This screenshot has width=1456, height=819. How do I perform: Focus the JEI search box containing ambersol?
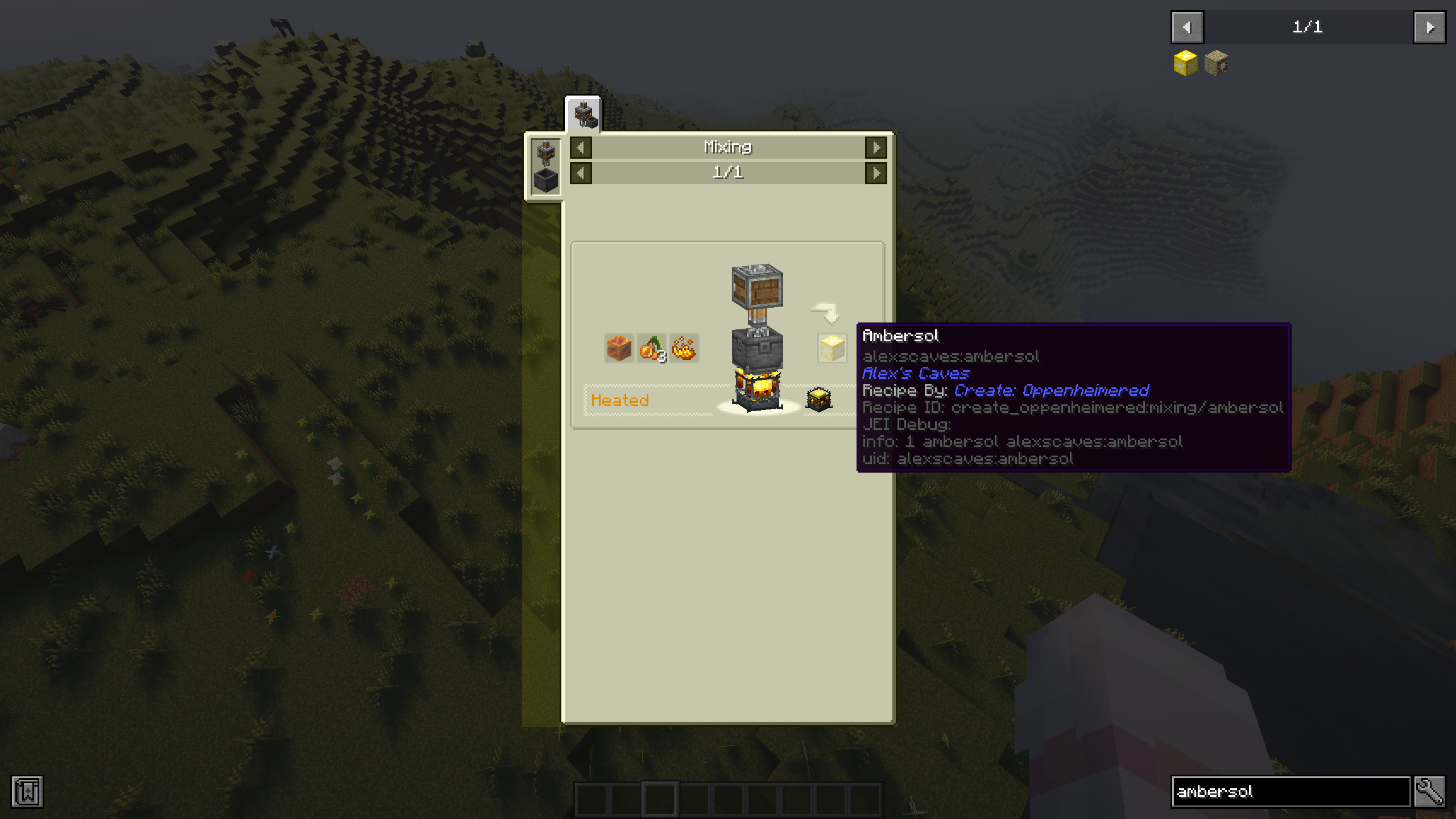(x=1290, y=792)
